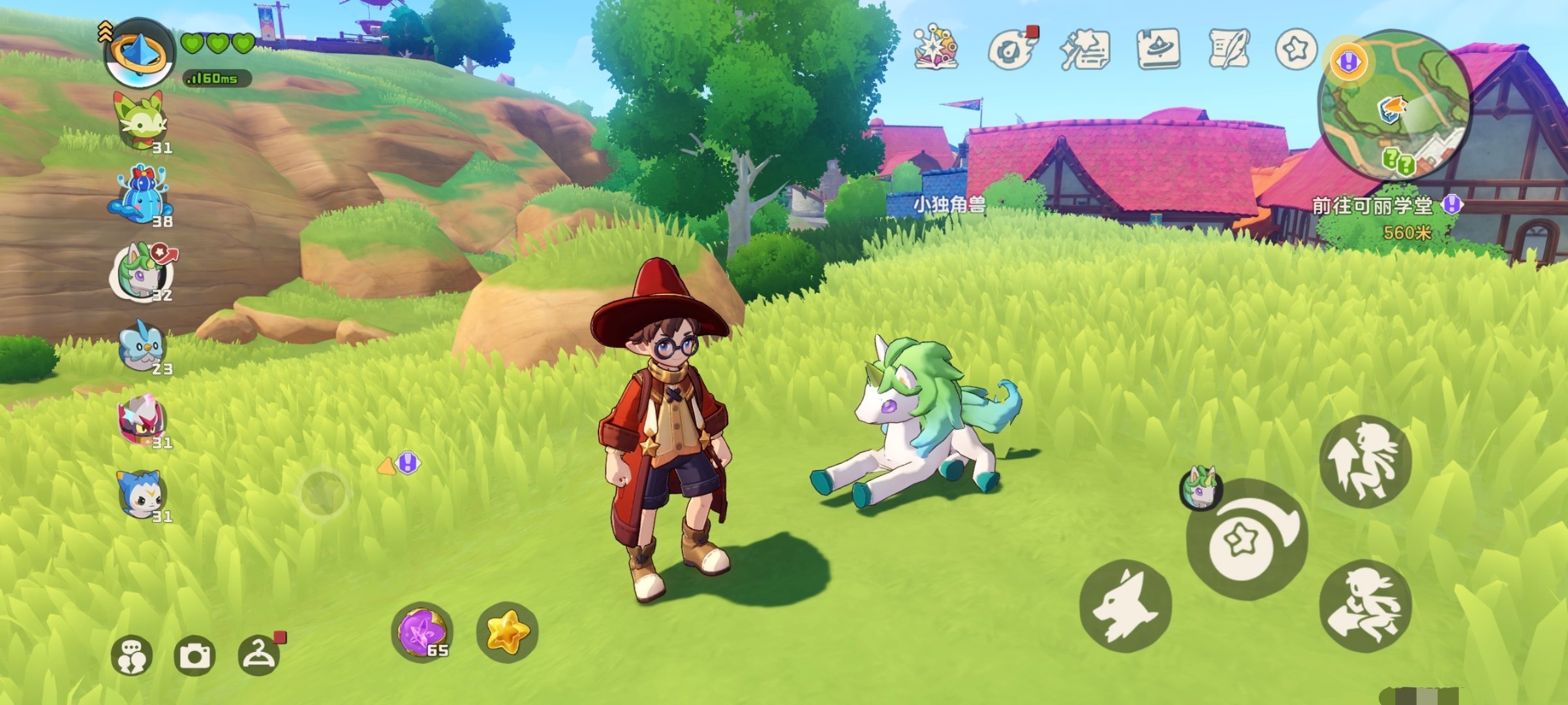Open the magic wand notes menu
Screen dimensions: 1568x705
(1084, 49)
